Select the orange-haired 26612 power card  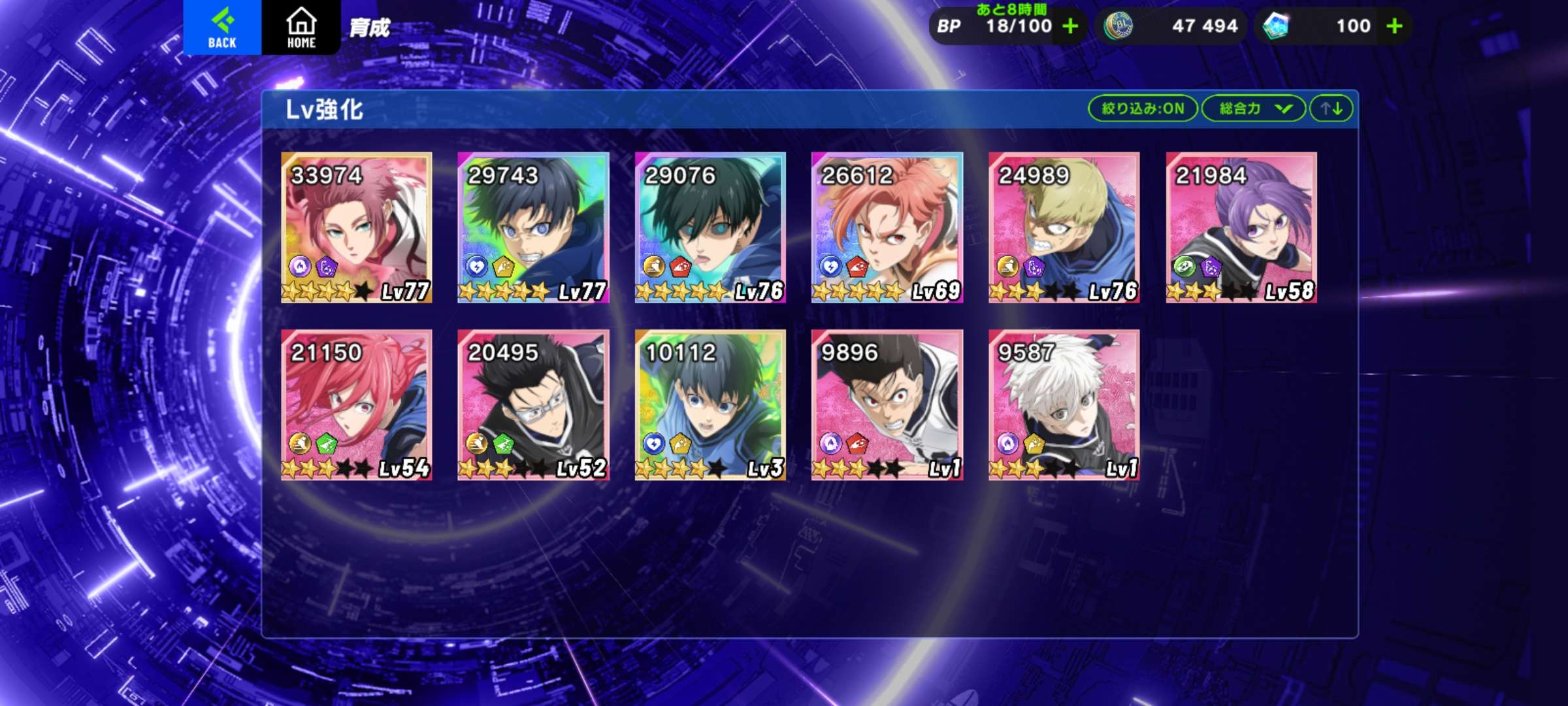coord(887,227)
